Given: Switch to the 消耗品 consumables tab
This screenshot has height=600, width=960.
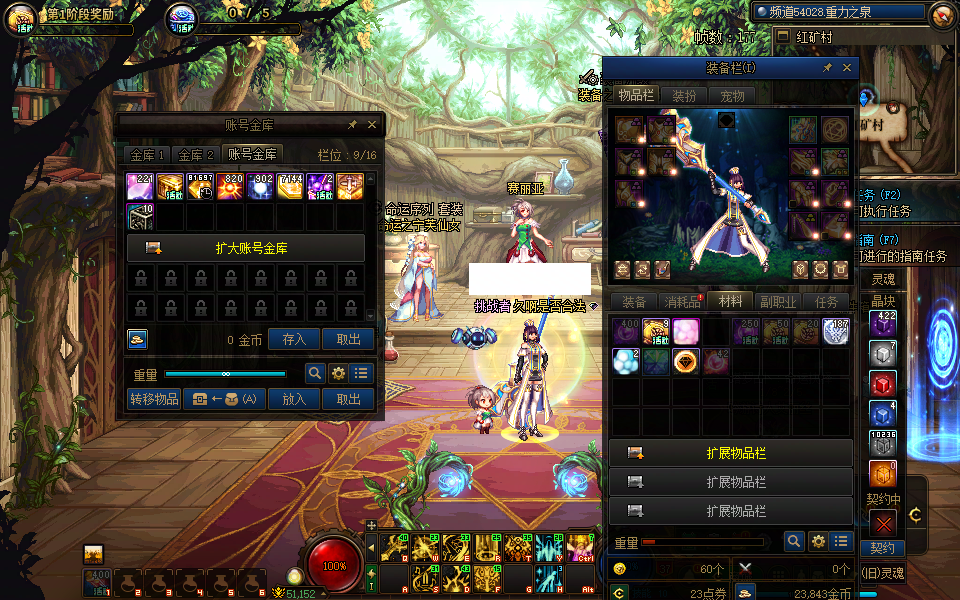Looking at the screenshot, I should pyautogui.click(x=684, y=301).
